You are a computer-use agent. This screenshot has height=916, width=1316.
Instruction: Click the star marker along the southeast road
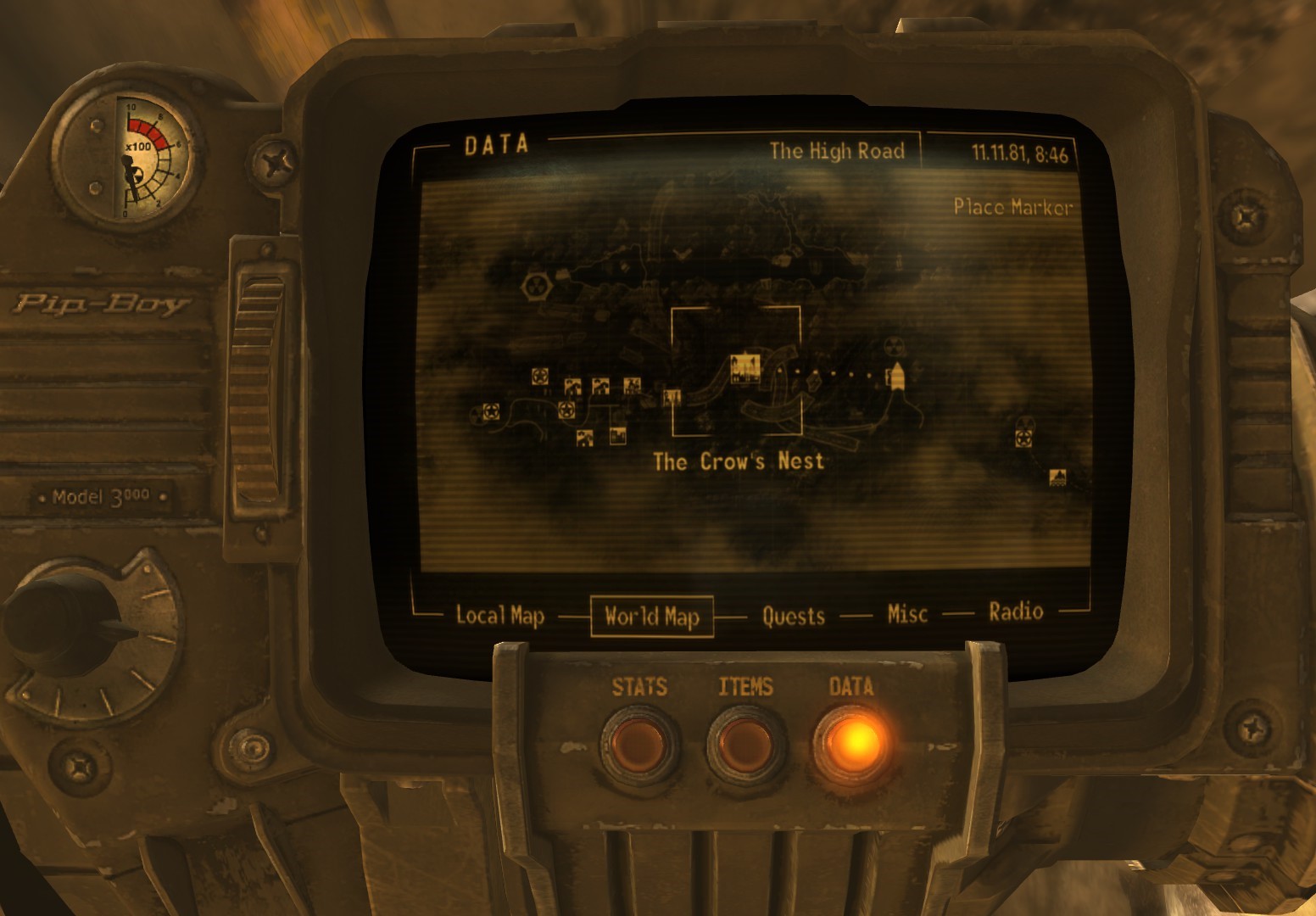click(x=1023, y=438)
